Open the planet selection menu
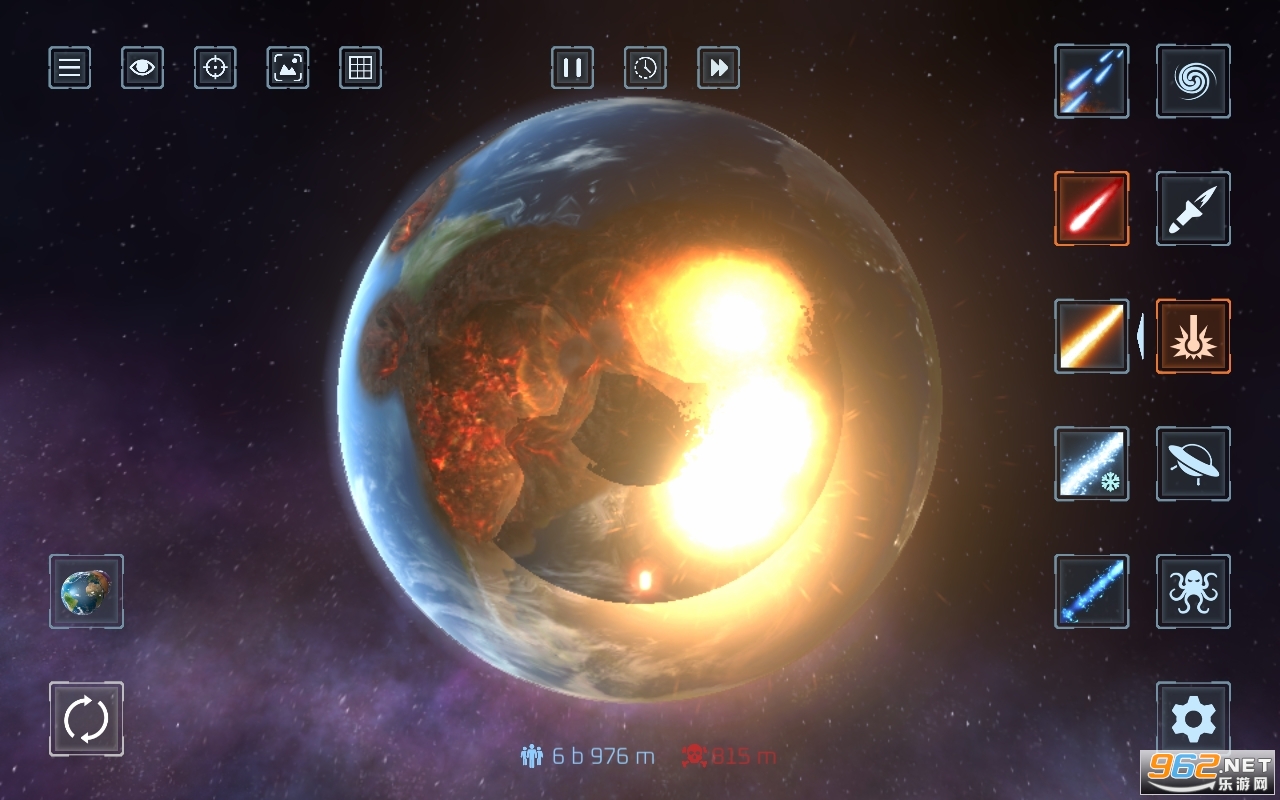Image resolution: width=1280 pixels, height=800 pixels. [86, 593]
